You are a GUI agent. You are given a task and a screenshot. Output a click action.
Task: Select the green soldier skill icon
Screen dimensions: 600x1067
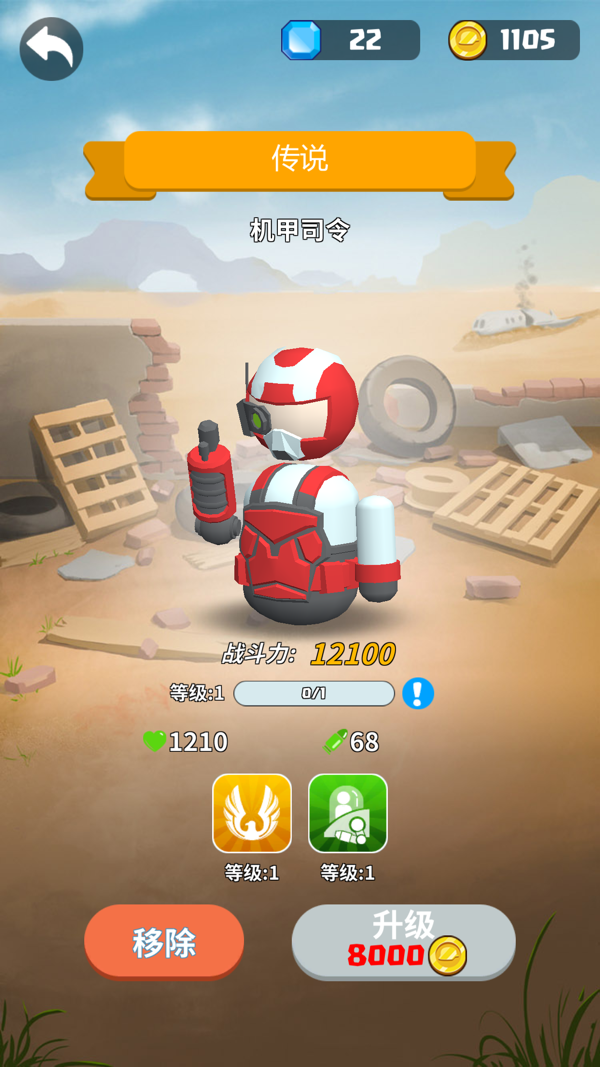[x=348, y=813]
